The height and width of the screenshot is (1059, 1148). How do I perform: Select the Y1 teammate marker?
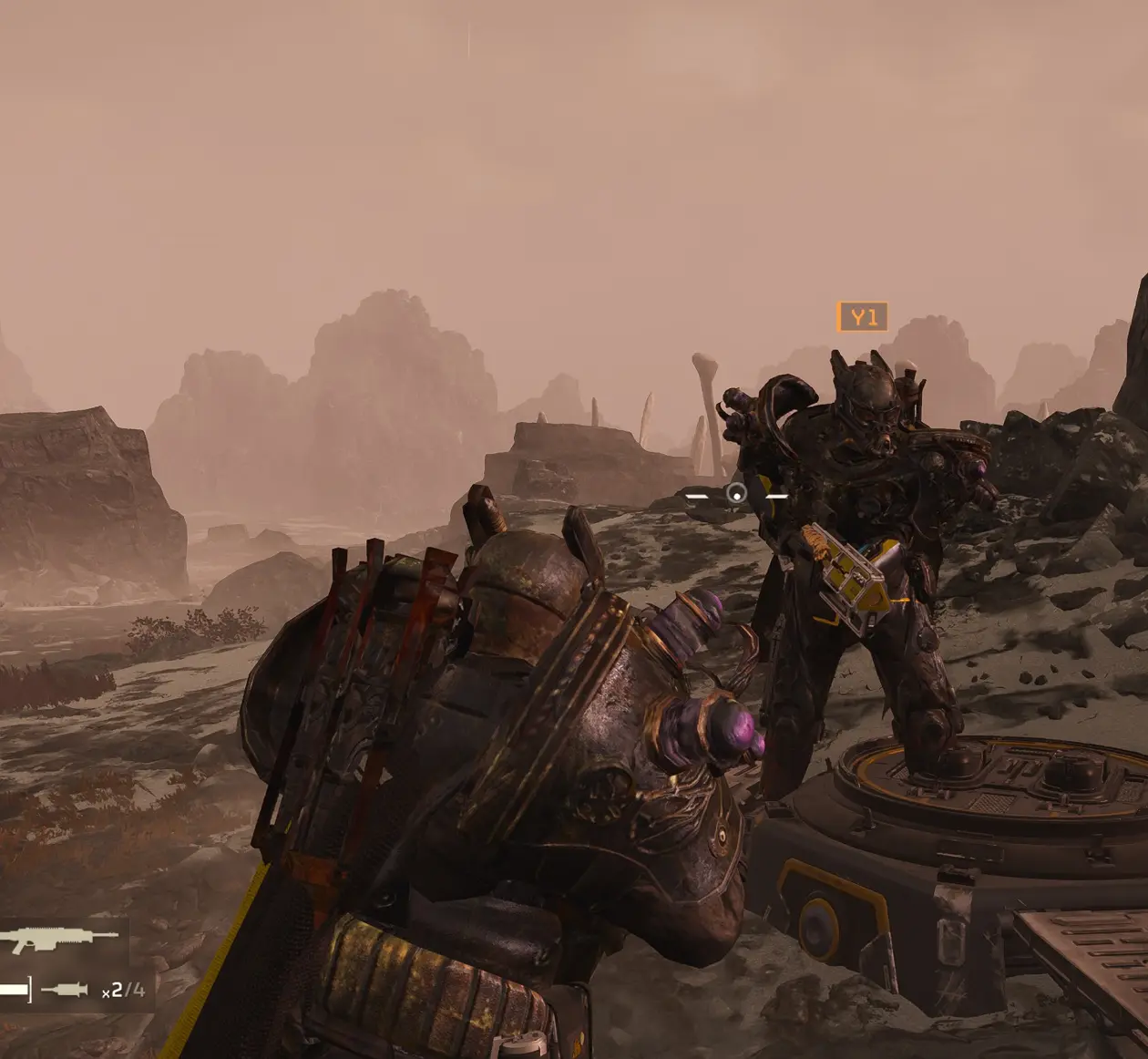(x=862, y=317)
